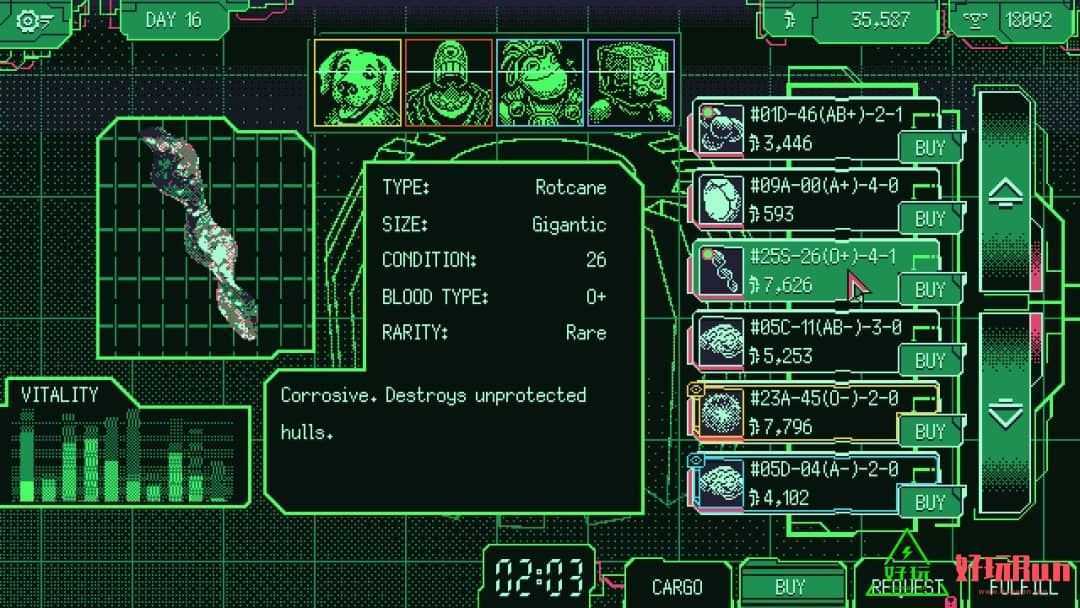This screenshot has width=1080, height=608.
Task: Pick the frog-faced trader portrait
Action: (x=540, y=83)
